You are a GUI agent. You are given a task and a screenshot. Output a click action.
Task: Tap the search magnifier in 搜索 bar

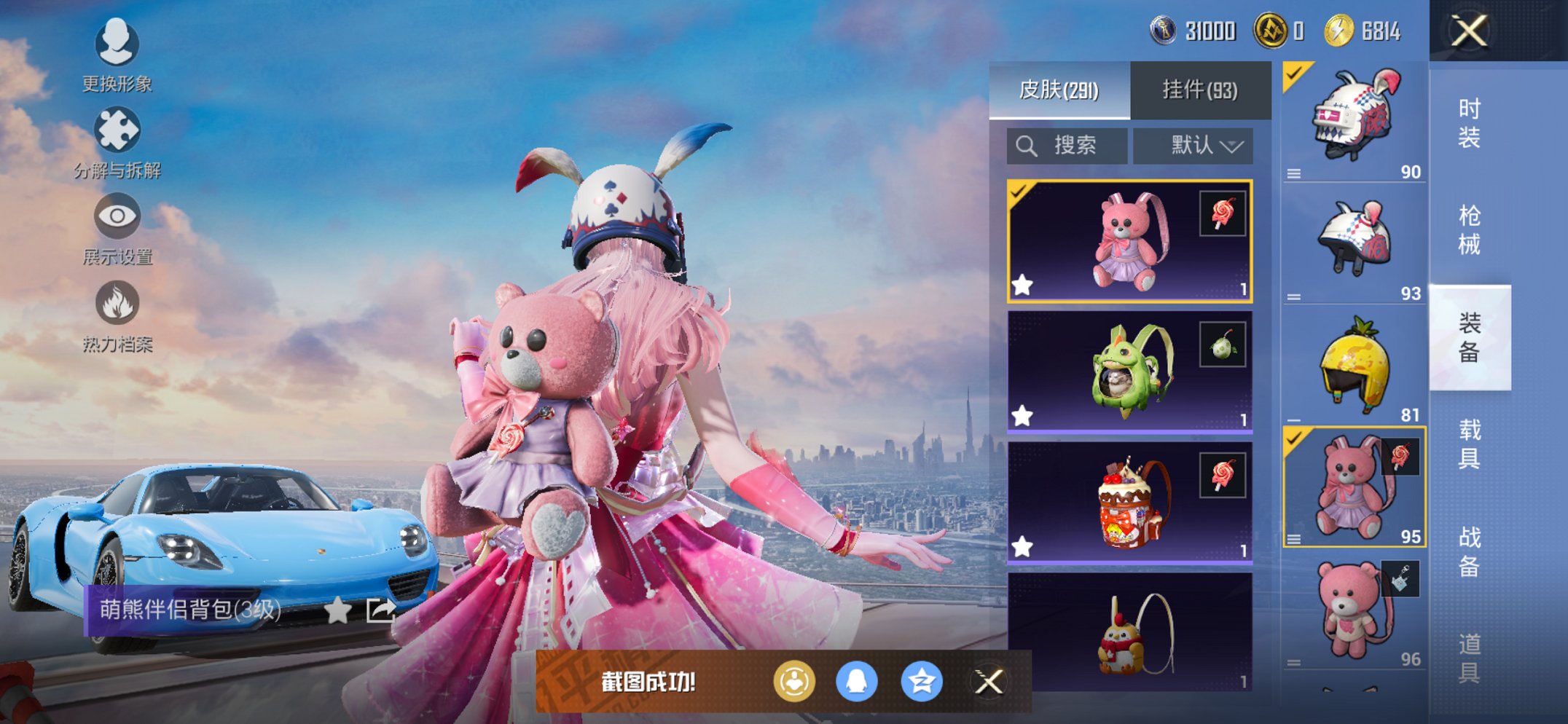coord(1027,145)
